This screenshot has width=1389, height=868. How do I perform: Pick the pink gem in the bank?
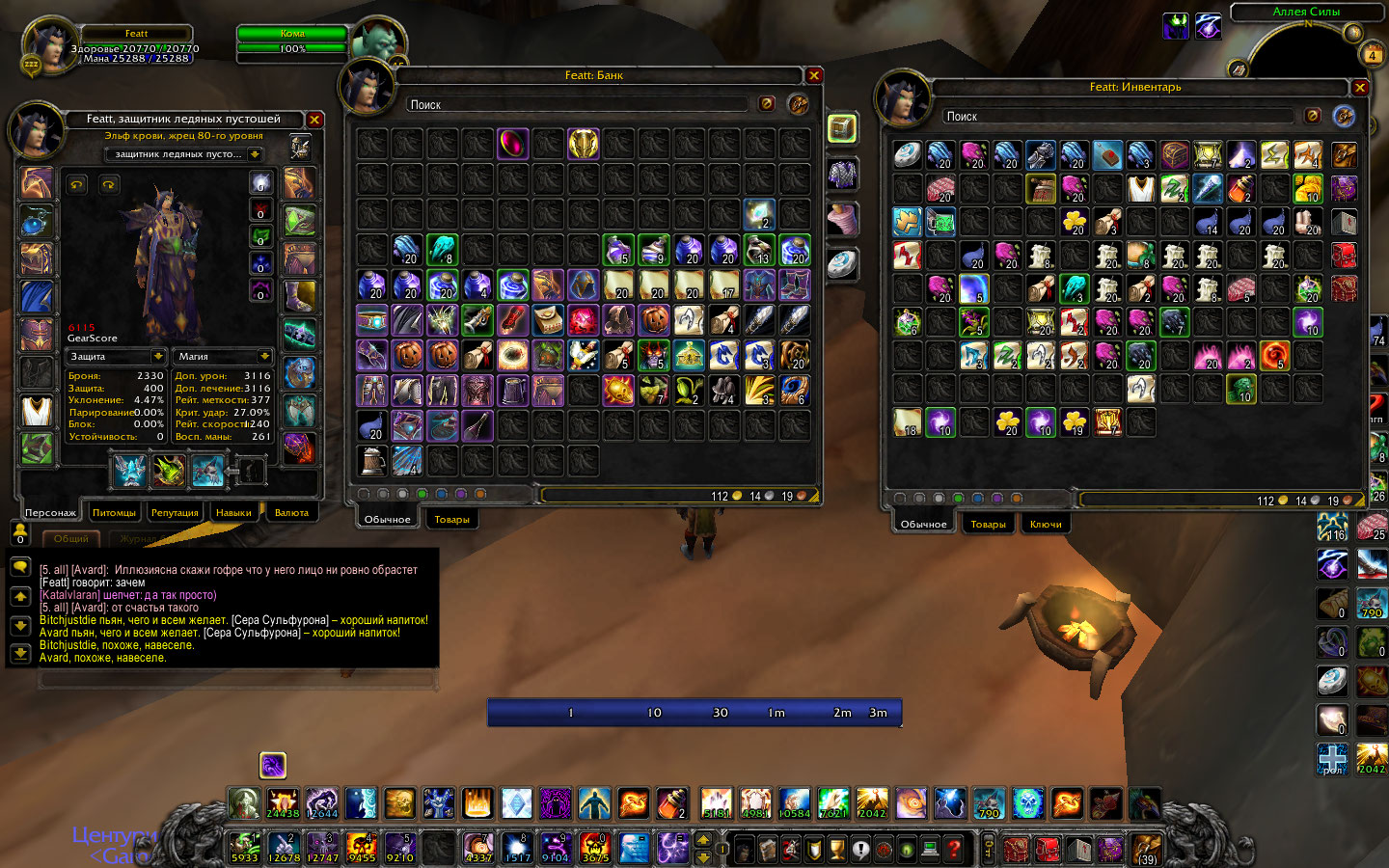click(x=513, y=144)
